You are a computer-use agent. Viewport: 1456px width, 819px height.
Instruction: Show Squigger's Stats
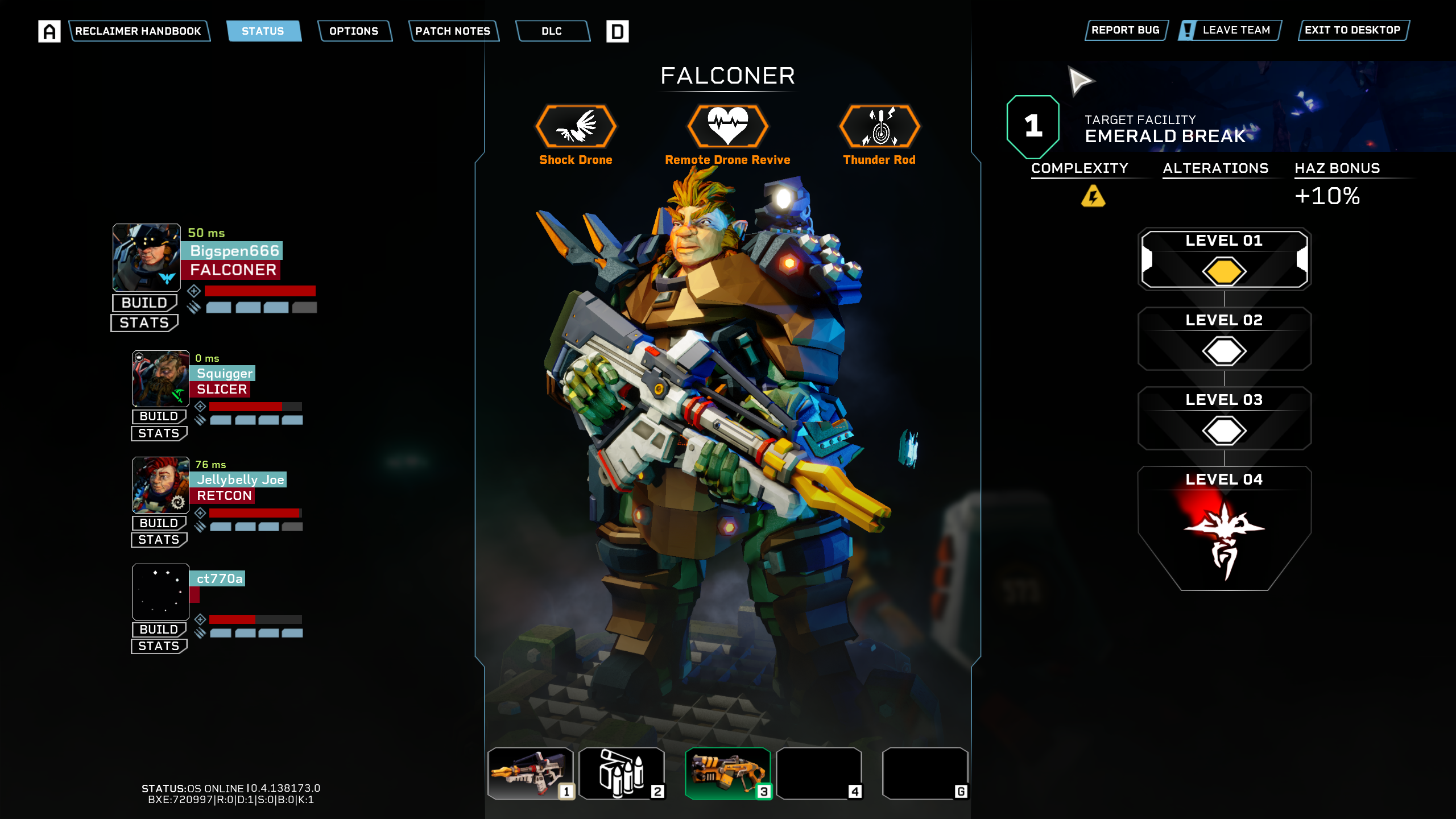tap(159, 433)
